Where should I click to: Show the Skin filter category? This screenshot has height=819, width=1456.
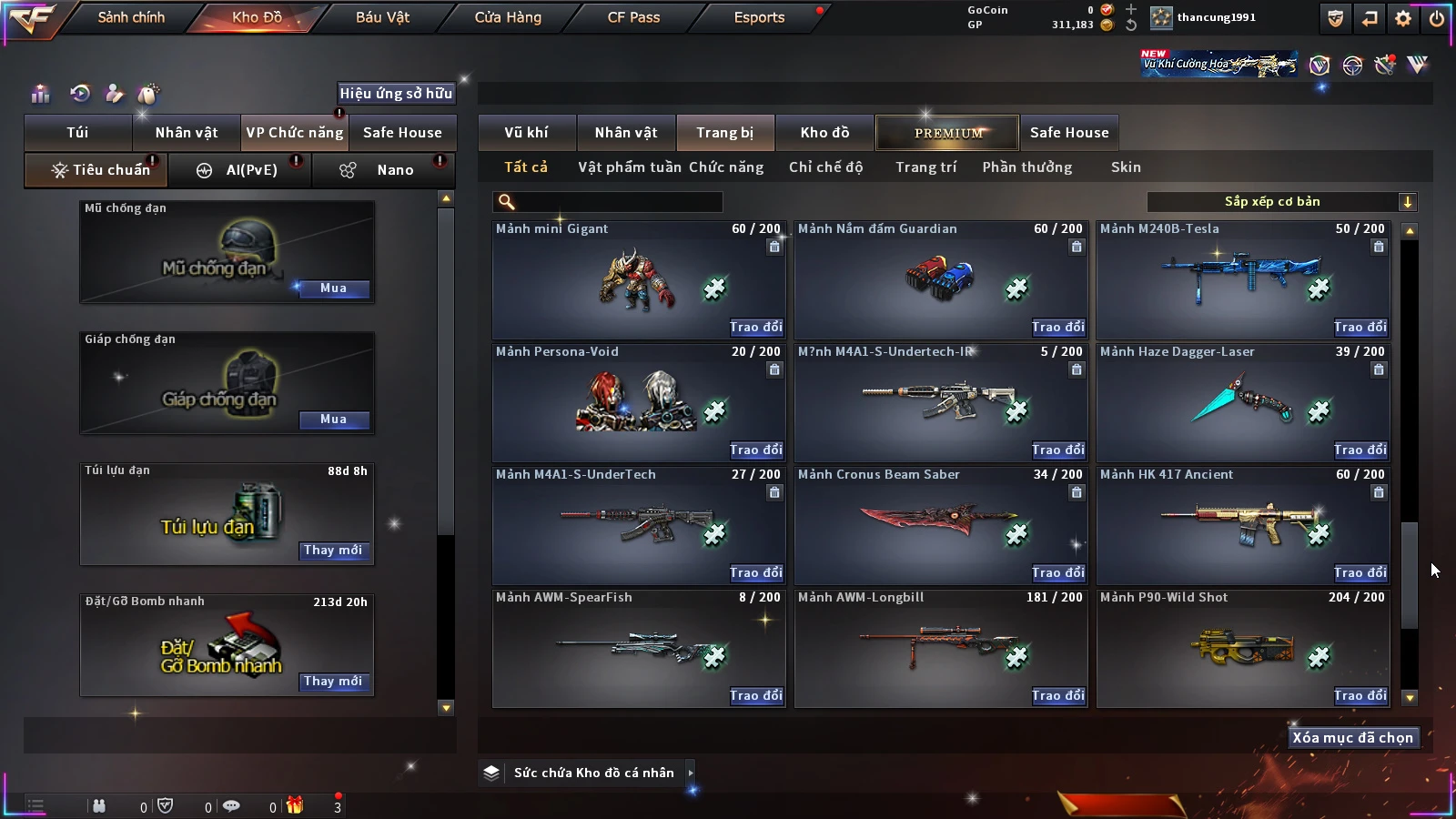click(x=1126, y=167)
